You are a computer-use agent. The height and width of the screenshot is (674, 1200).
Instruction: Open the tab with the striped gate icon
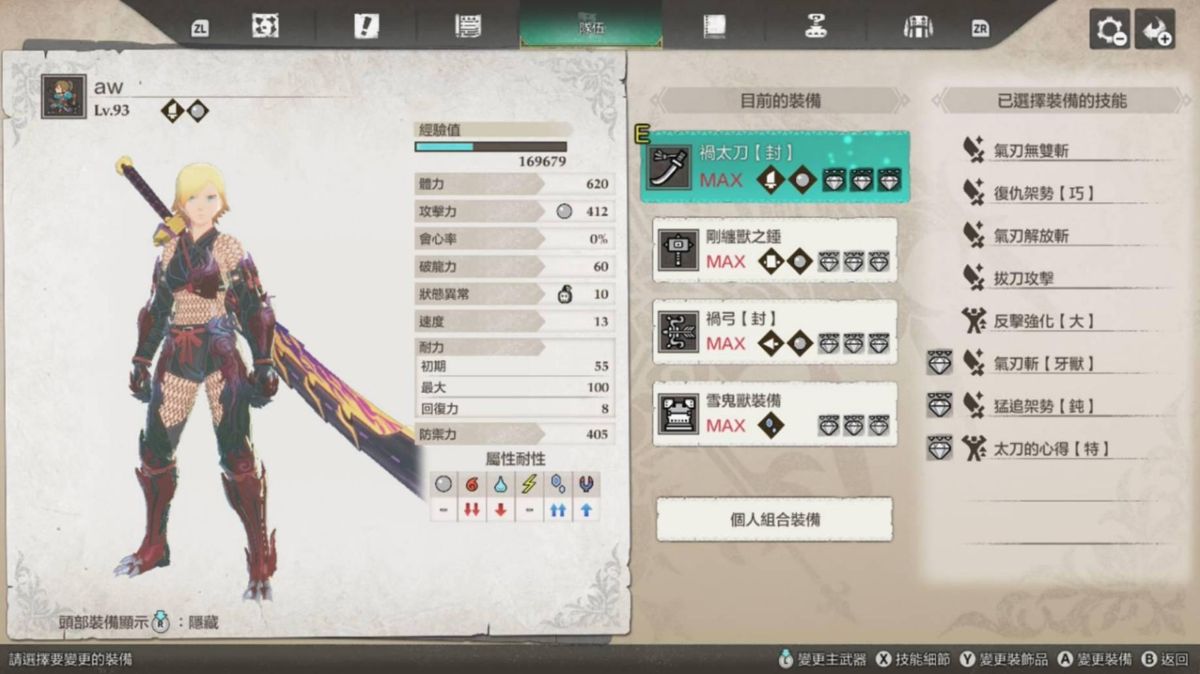click(917, 27)
